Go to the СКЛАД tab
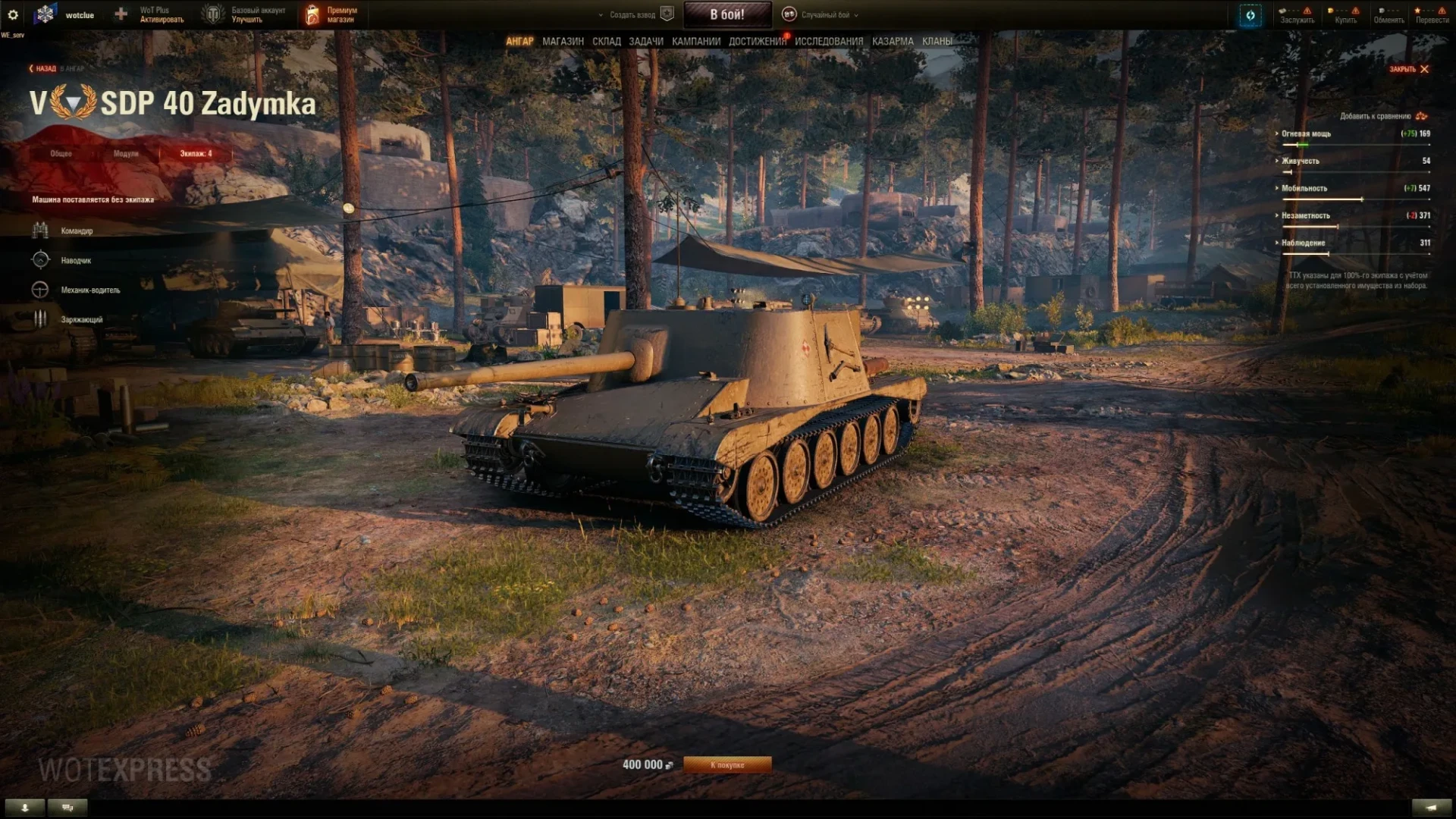Screen dimensions: 1456x819 (x=606, y=41)
